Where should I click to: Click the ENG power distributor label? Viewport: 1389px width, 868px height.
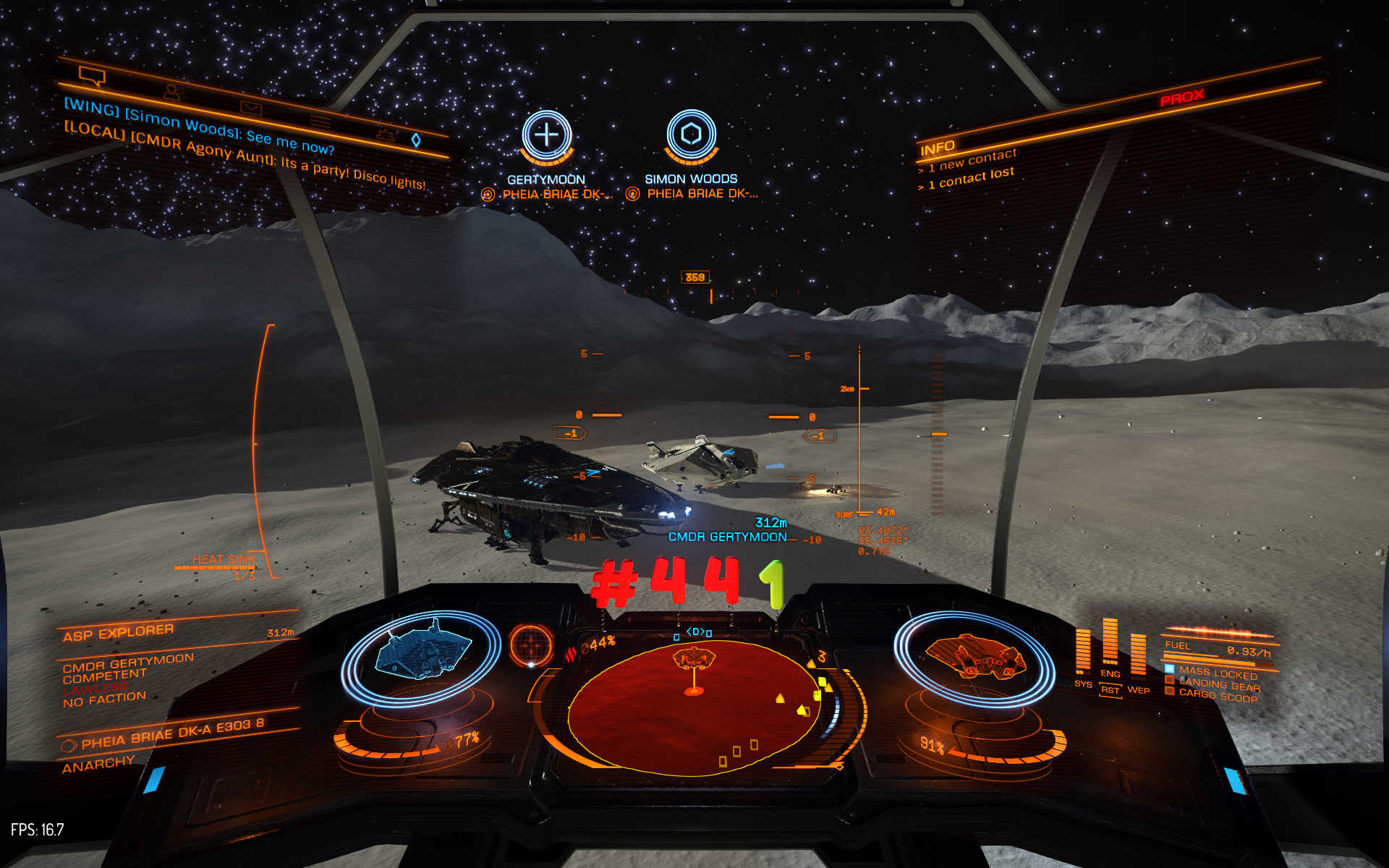point(1110,673)
